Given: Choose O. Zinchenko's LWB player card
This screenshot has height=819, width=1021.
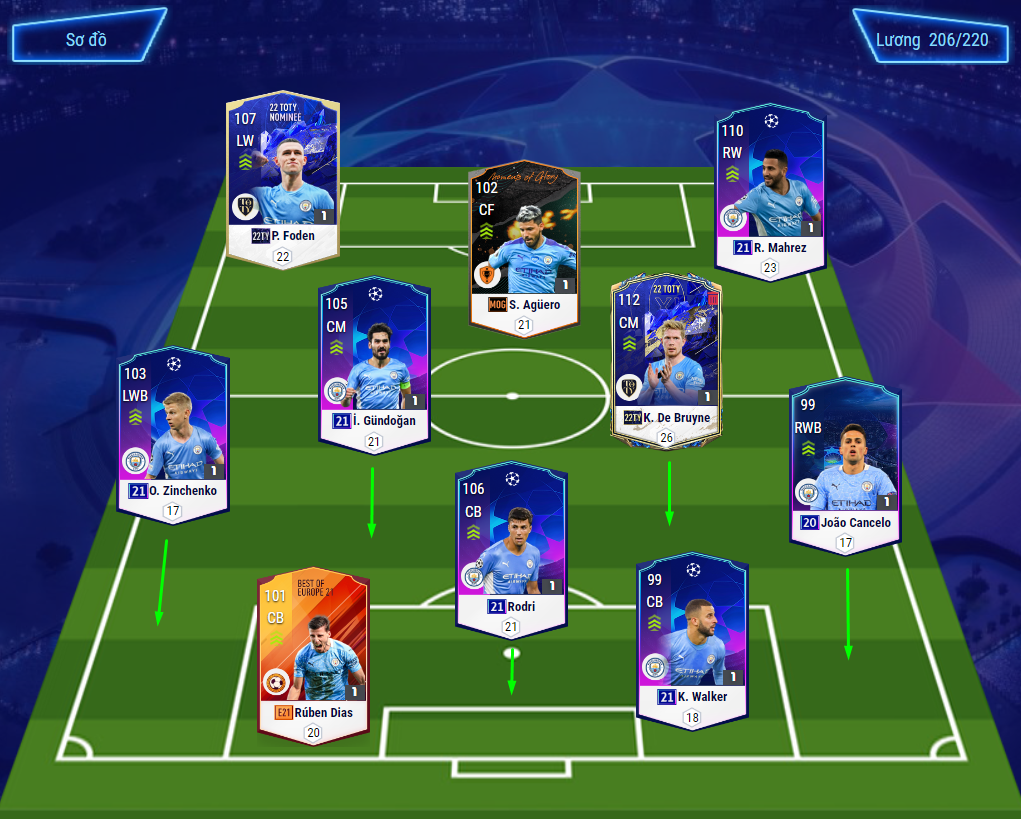Looking at the screenshot, I should 172,430.
